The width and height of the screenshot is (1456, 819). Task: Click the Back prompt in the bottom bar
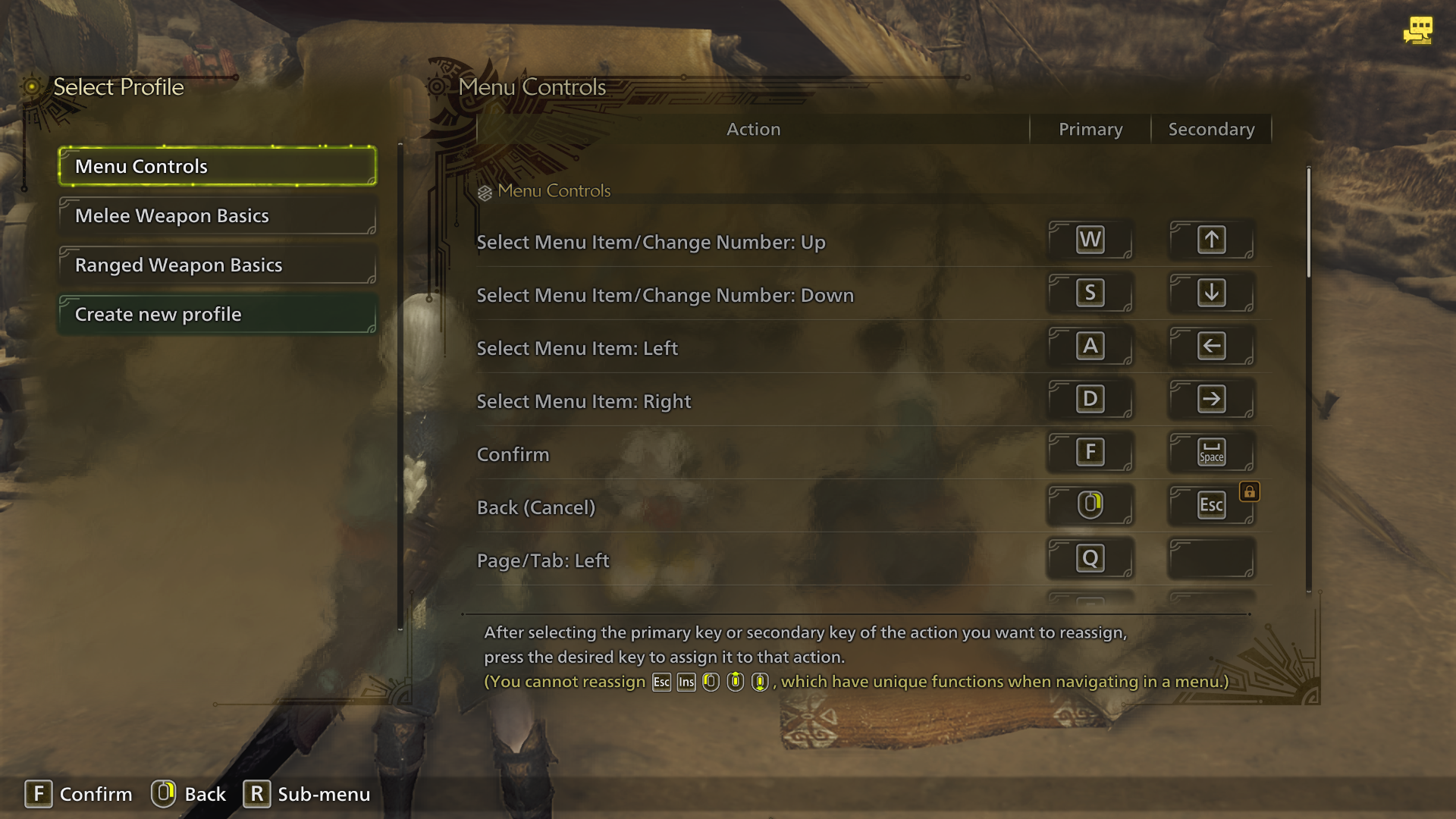click(189, 794)
